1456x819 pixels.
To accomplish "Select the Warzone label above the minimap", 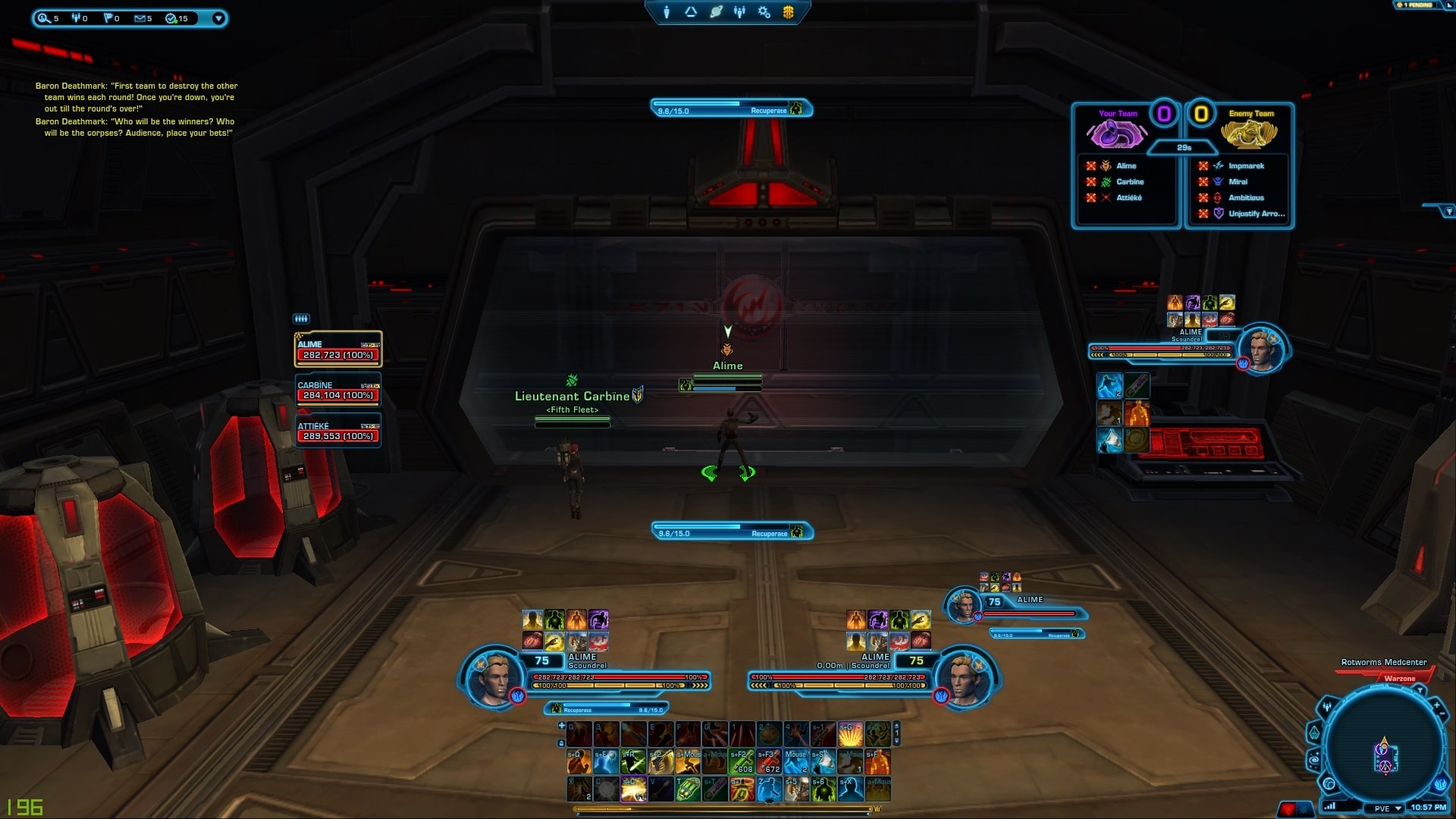I will [1399, 678].
